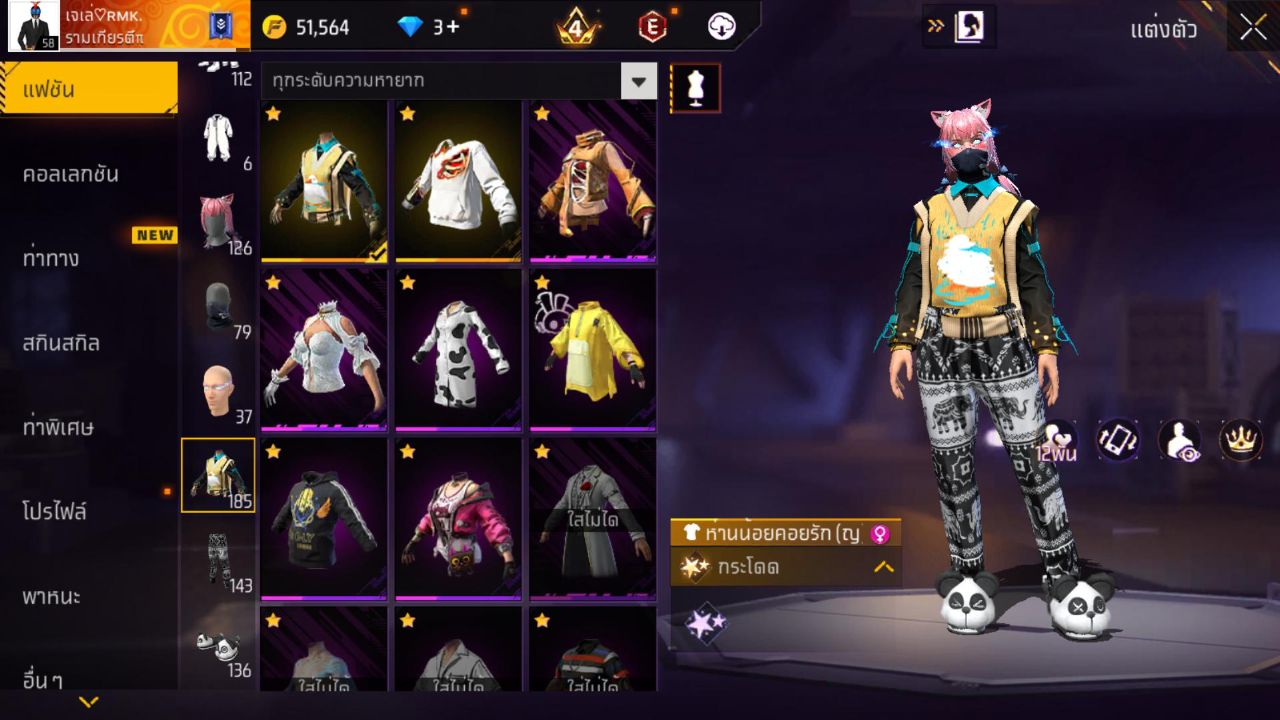Select the pink hoodie thumbnail in the grid
The image size is (1280, 720).
coord(457,518)
